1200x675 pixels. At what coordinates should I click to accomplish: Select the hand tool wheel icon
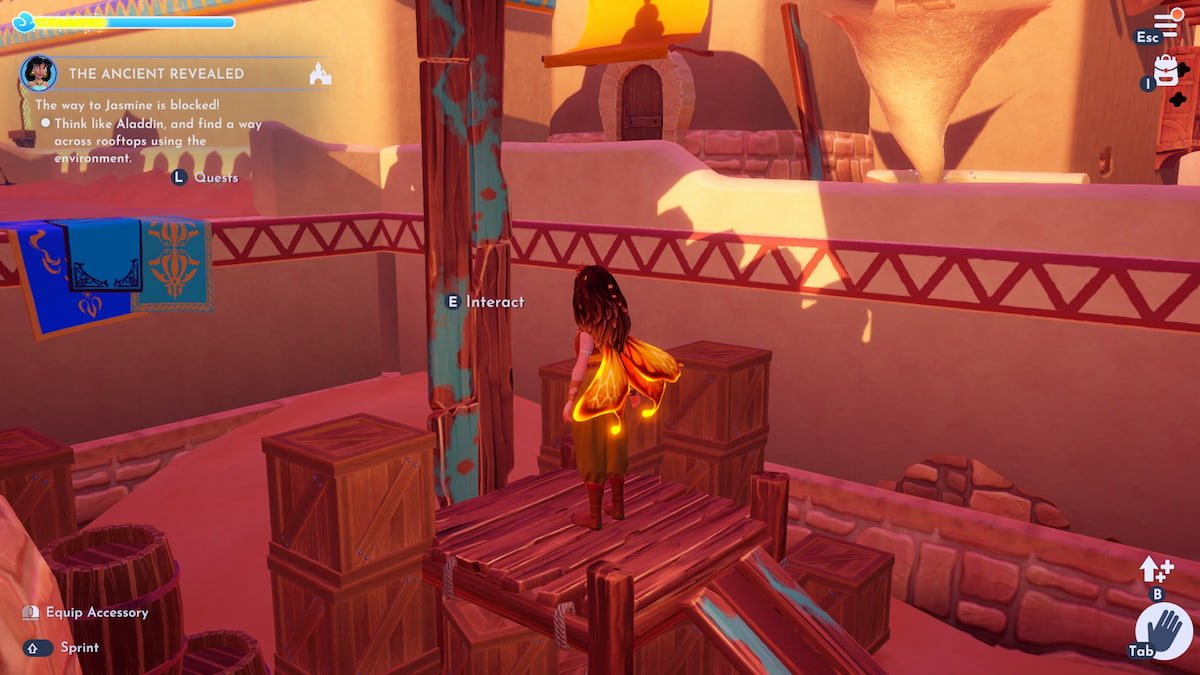coord(1165,632)
